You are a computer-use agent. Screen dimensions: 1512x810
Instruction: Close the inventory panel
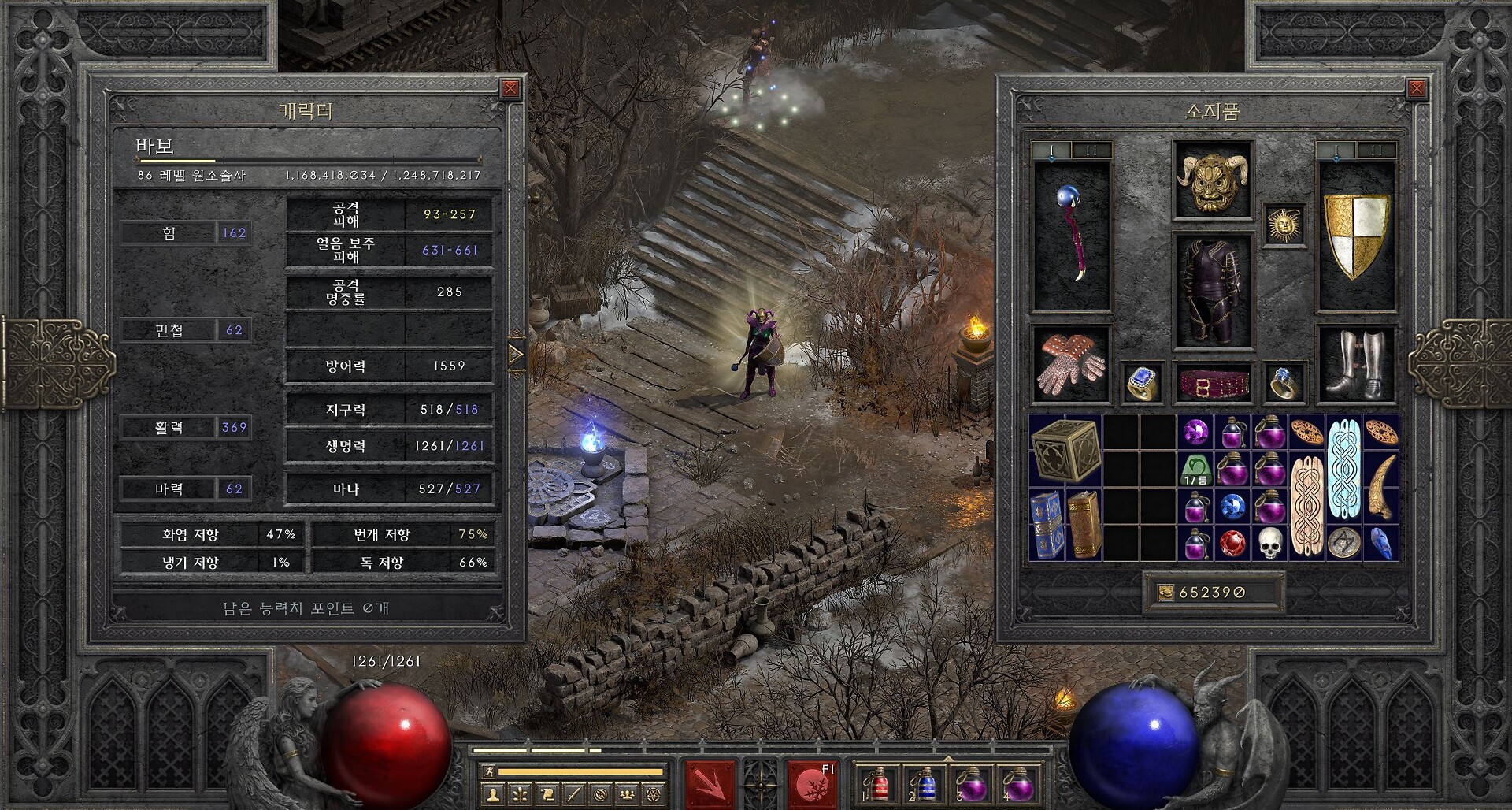pos(1416,88)
